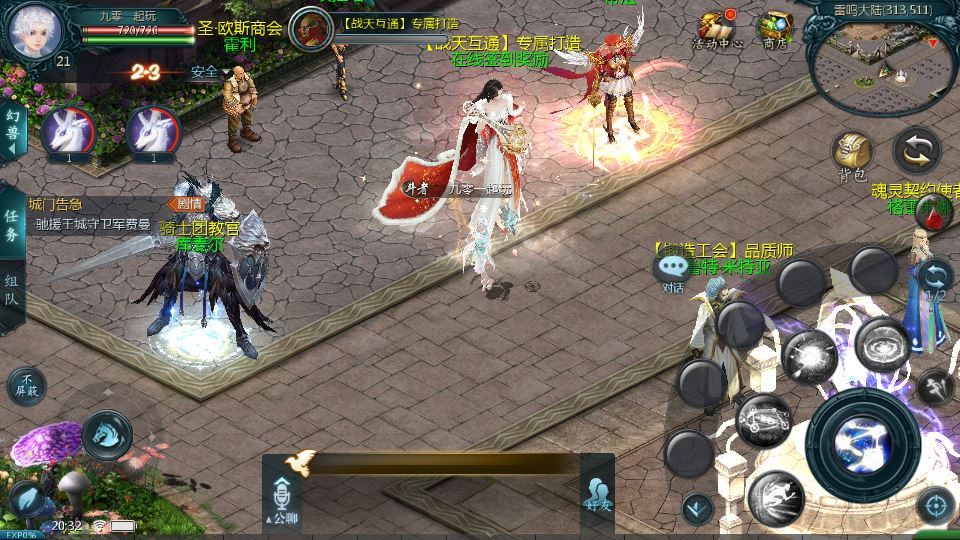
Task: Open the 幻兽 pet panel tab
Action: point(12,131)
